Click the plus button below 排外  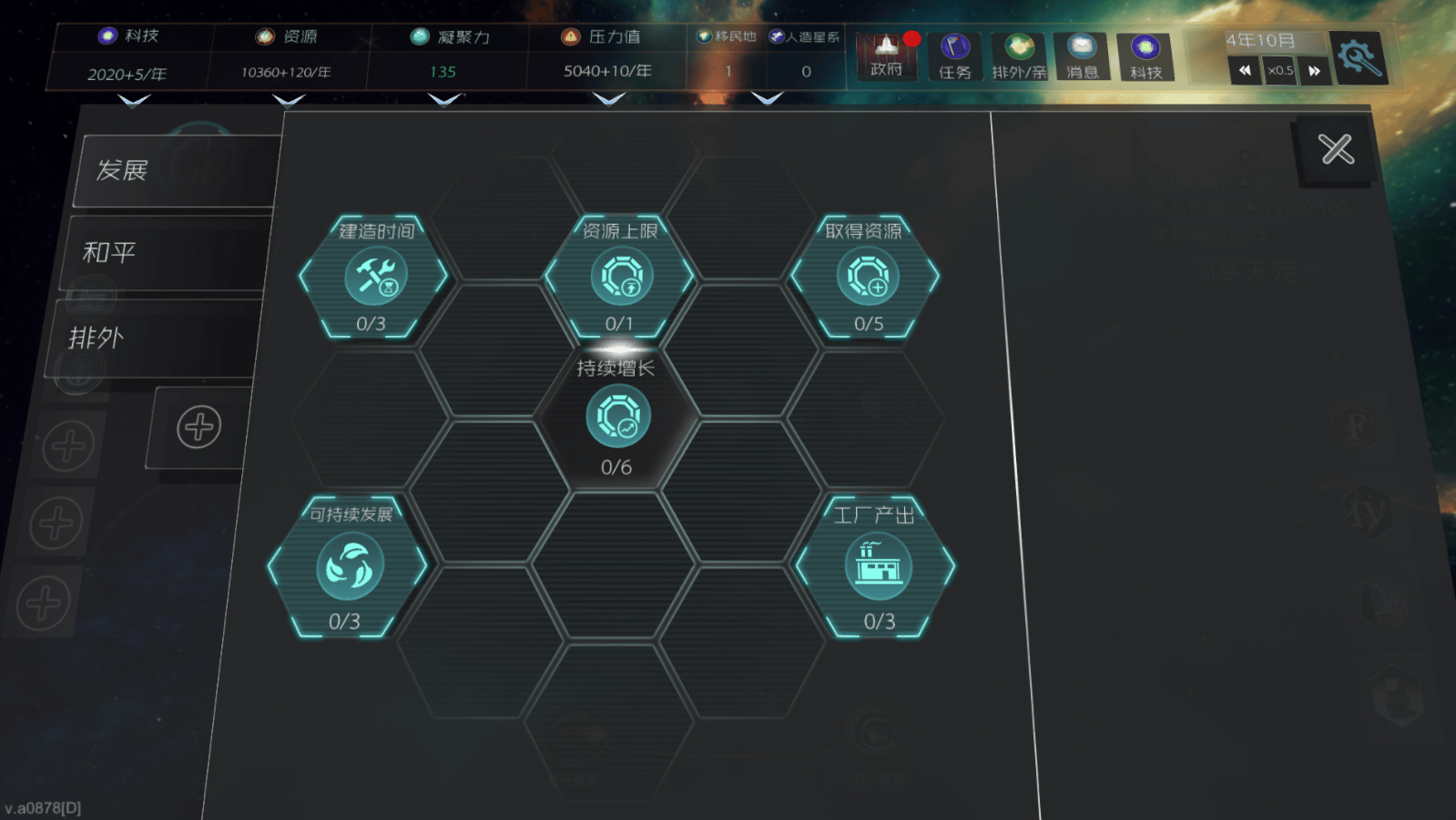coord(199,427)
